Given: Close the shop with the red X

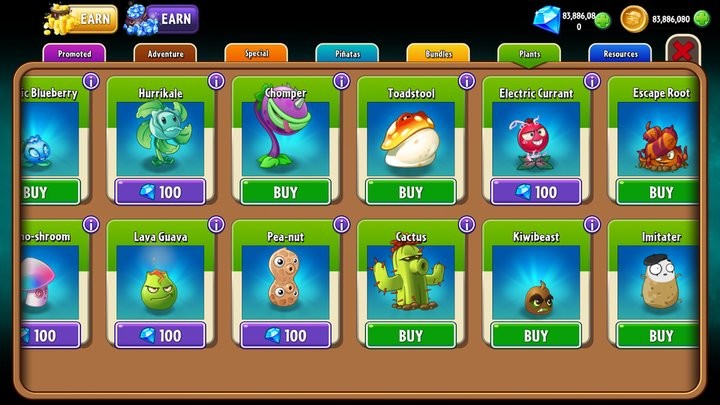Looking at the screenshot, I should [x=683, y=51].
